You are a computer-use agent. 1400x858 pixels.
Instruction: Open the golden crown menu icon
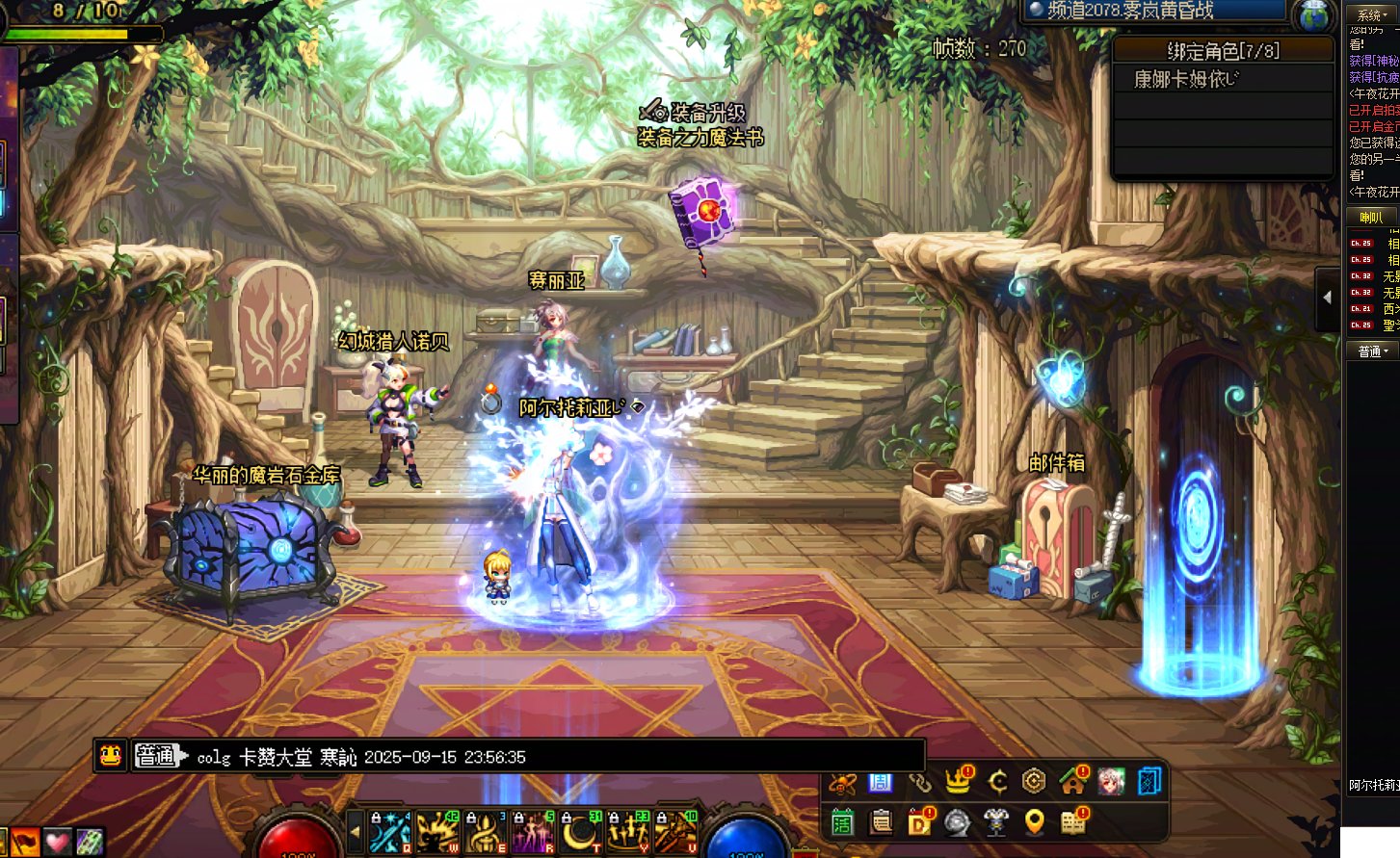[x=958, y=781]
